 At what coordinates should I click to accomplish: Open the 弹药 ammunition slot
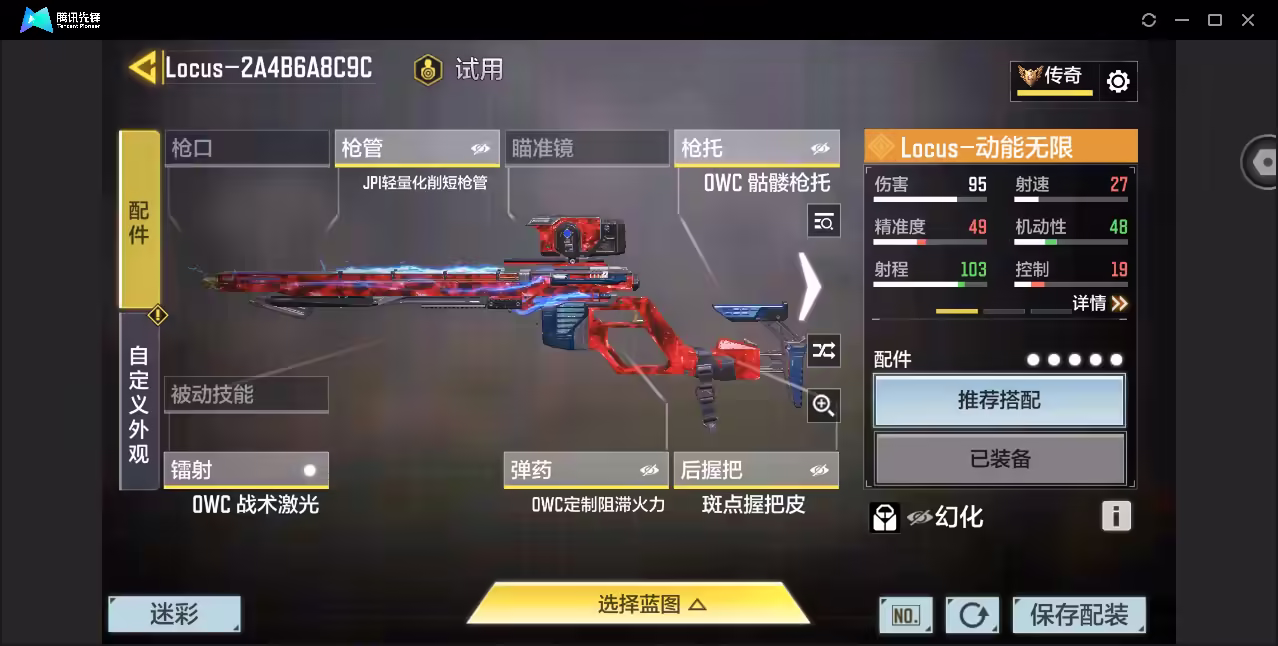(x=586, y=470)
